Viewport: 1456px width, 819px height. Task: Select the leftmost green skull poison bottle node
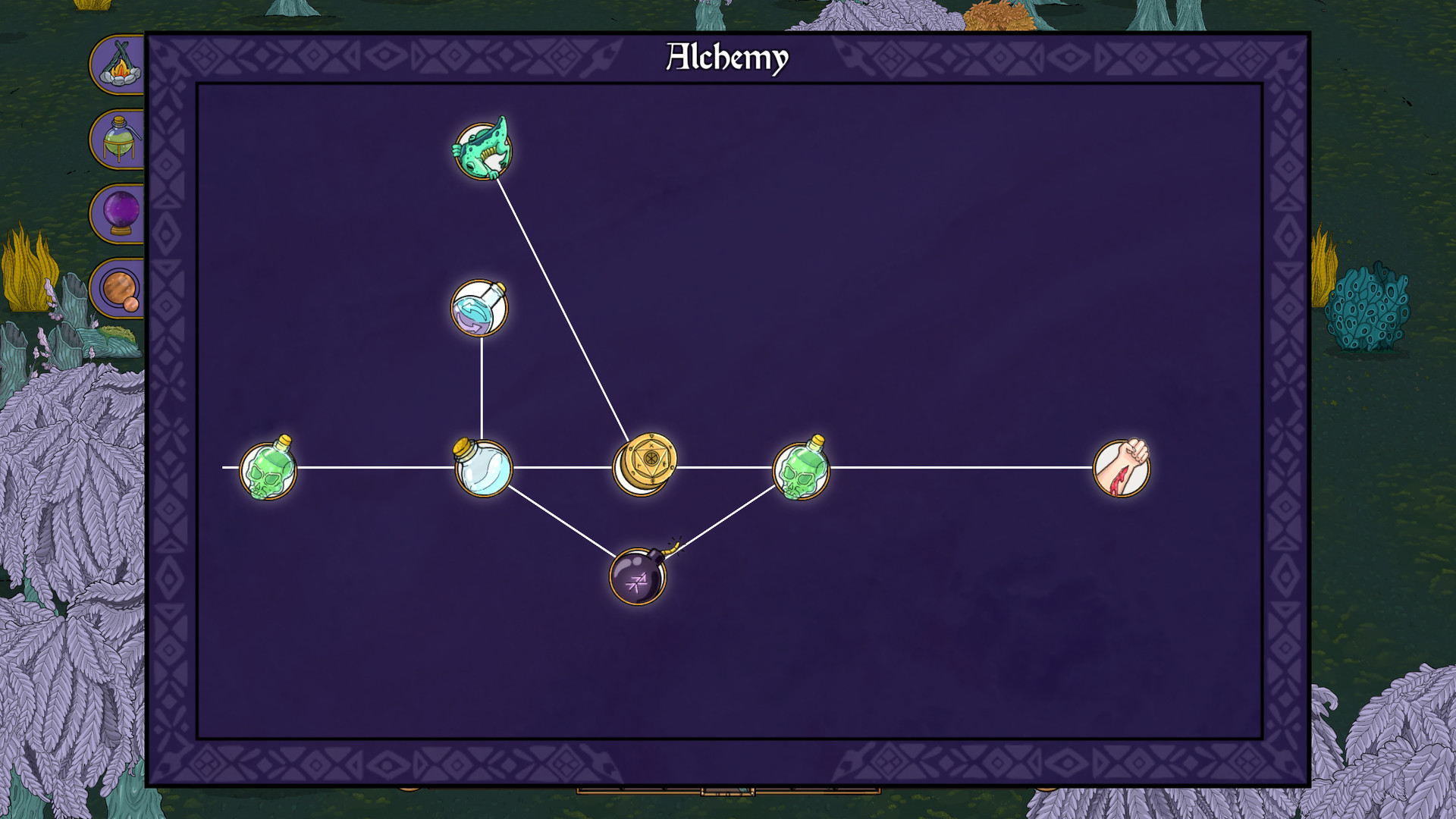pyautogui.click(x=269, y=468)
